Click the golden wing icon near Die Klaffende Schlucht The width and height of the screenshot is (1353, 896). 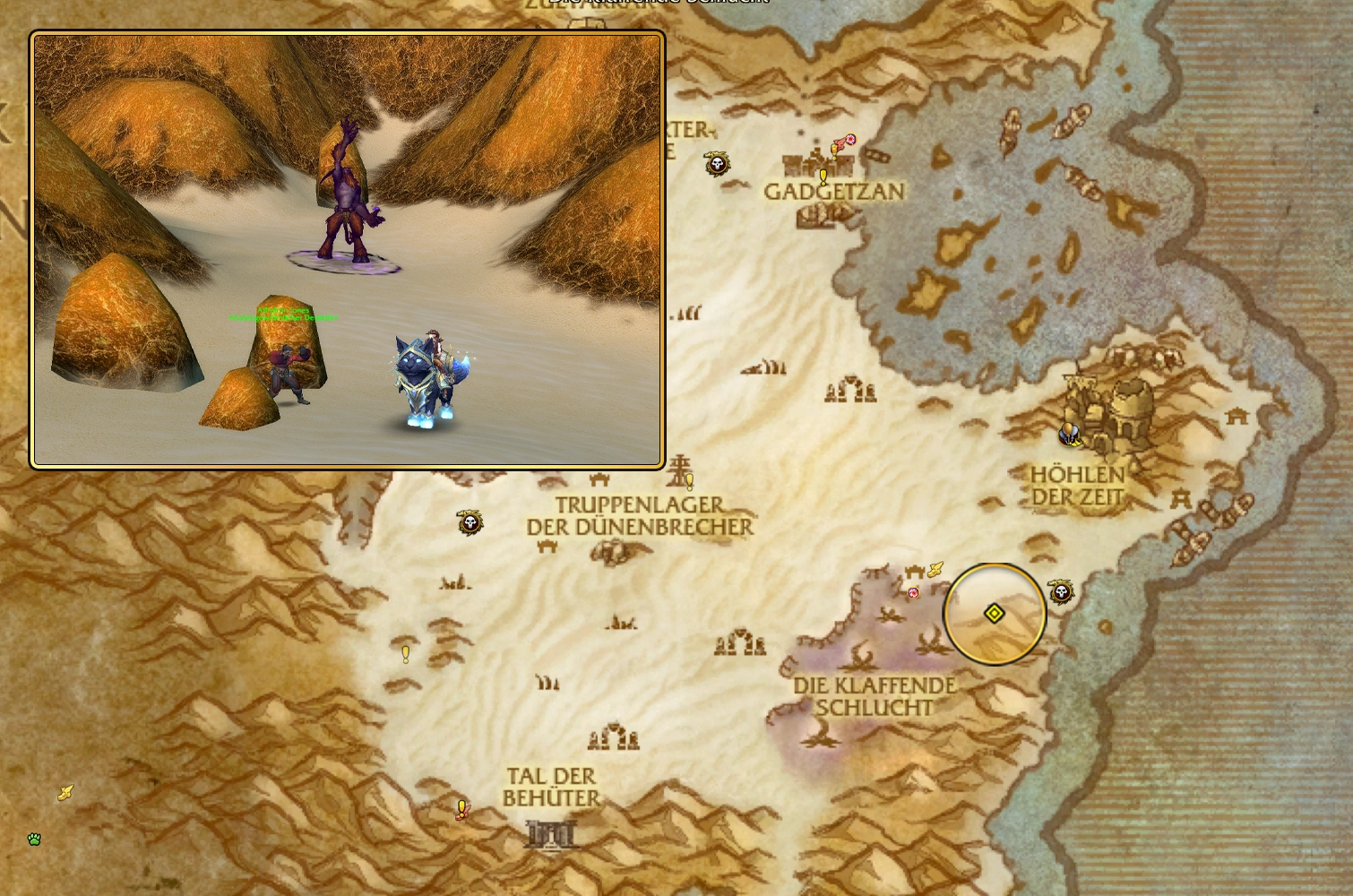point(935,570)
